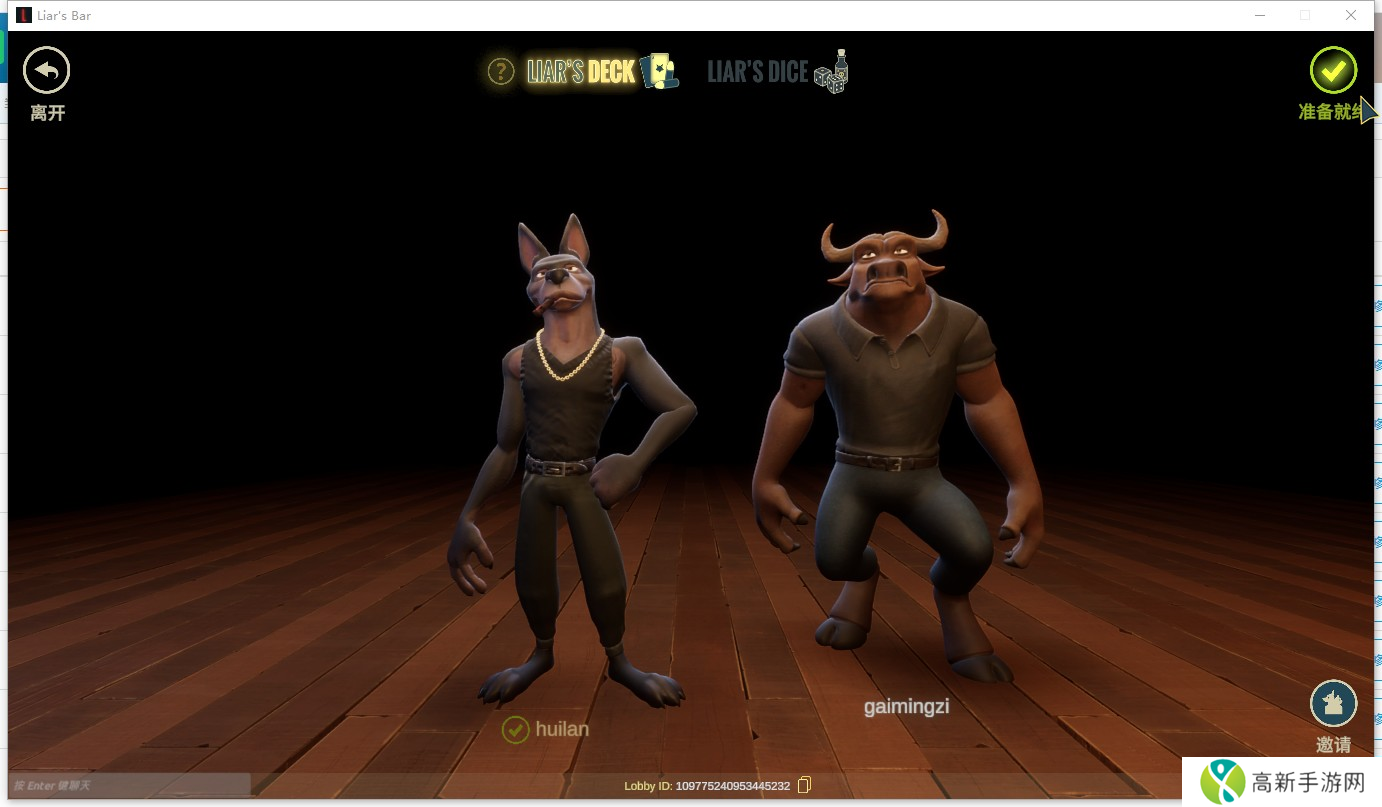Toggle the green ready checkmark button
This screenshot has width=1382, height=807.
(x=1333, y=70)
